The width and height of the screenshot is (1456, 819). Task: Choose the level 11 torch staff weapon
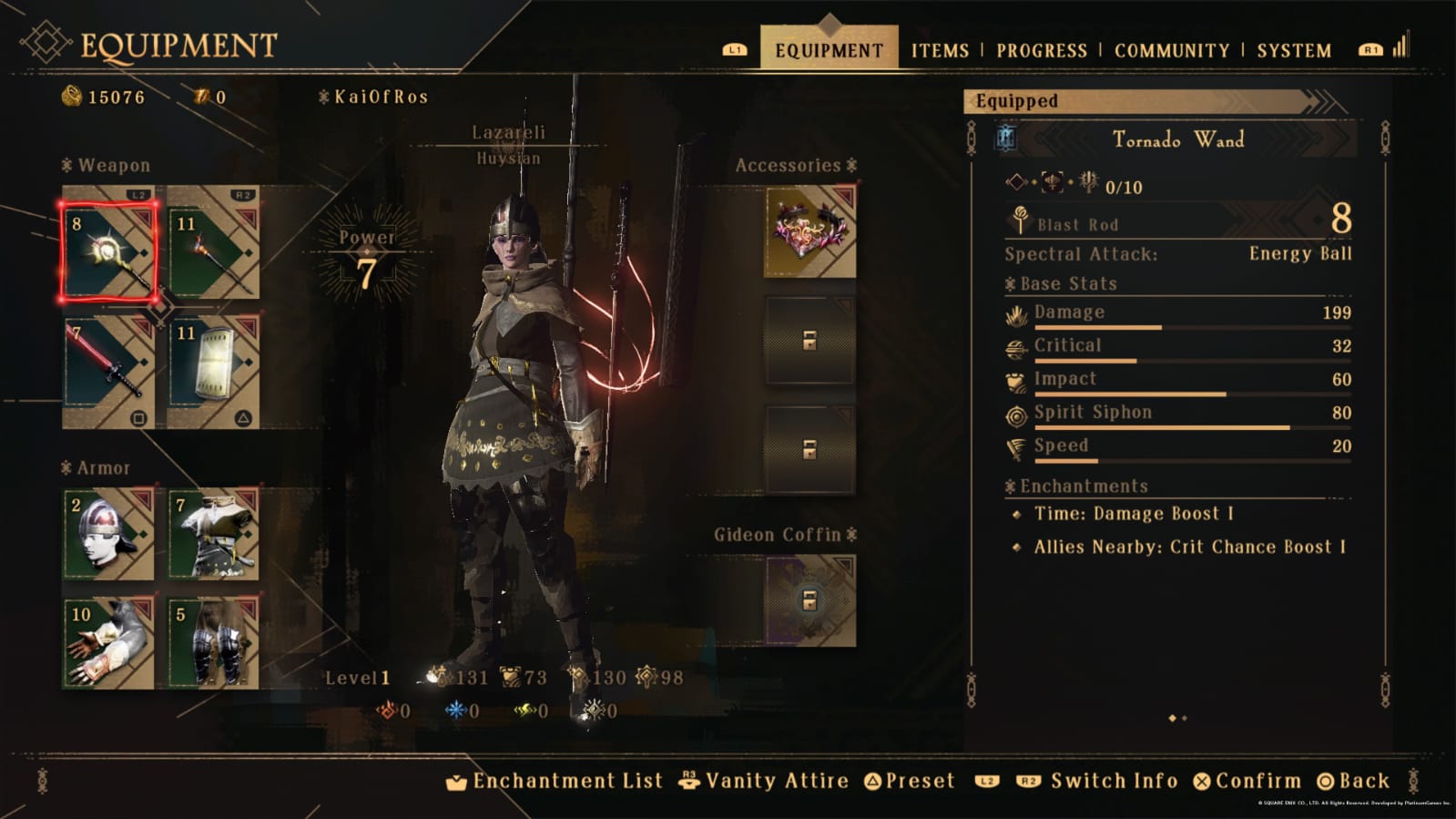click(213, 243)
